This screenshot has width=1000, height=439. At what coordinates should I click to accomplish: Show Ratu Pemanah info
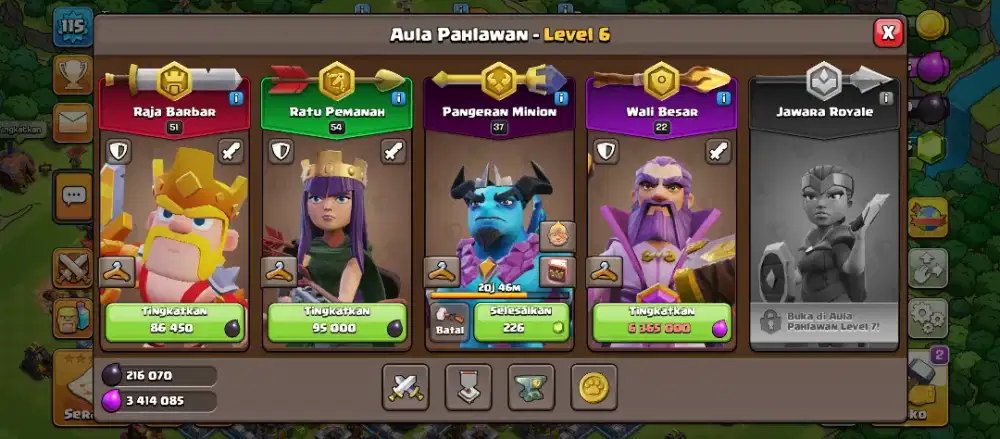point(398,98)
